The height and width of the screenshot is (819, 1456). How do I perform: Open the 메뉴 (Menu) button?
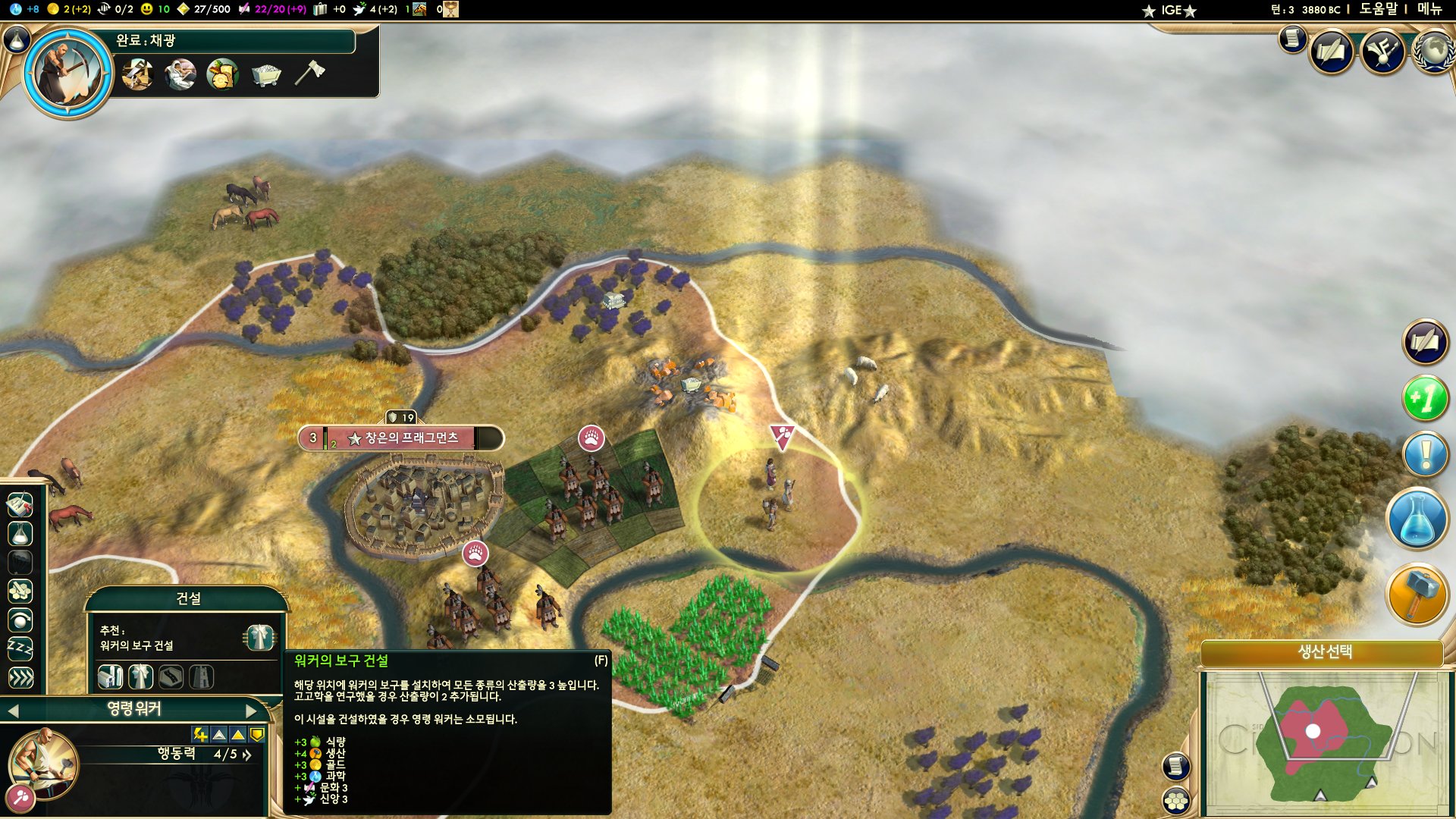tap(1429, 9)
